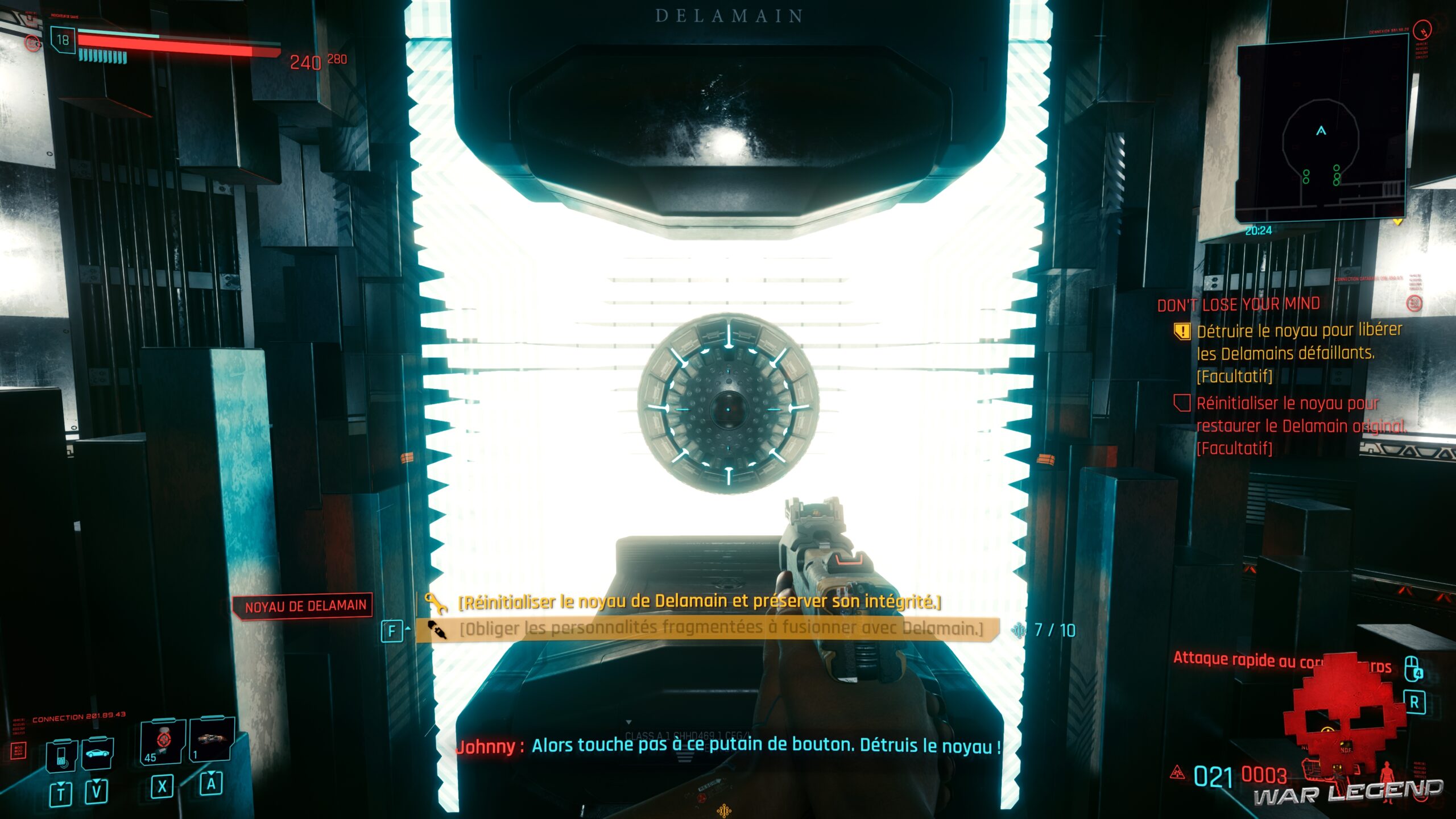
Task: Expand the arrow above the F key prompt
Action: click(x=407, y=627)
